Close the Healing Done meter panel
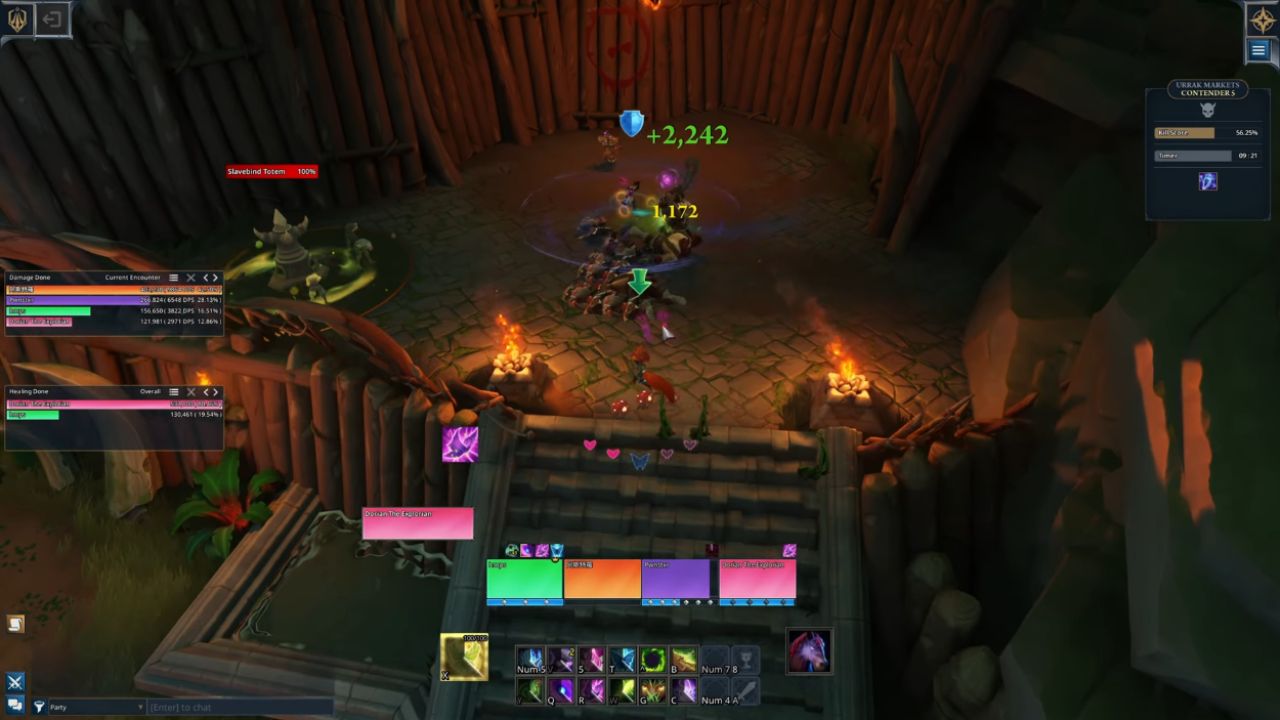This screenshot has width=1280, height=720. pyautogui.click(x=190, y=392)
